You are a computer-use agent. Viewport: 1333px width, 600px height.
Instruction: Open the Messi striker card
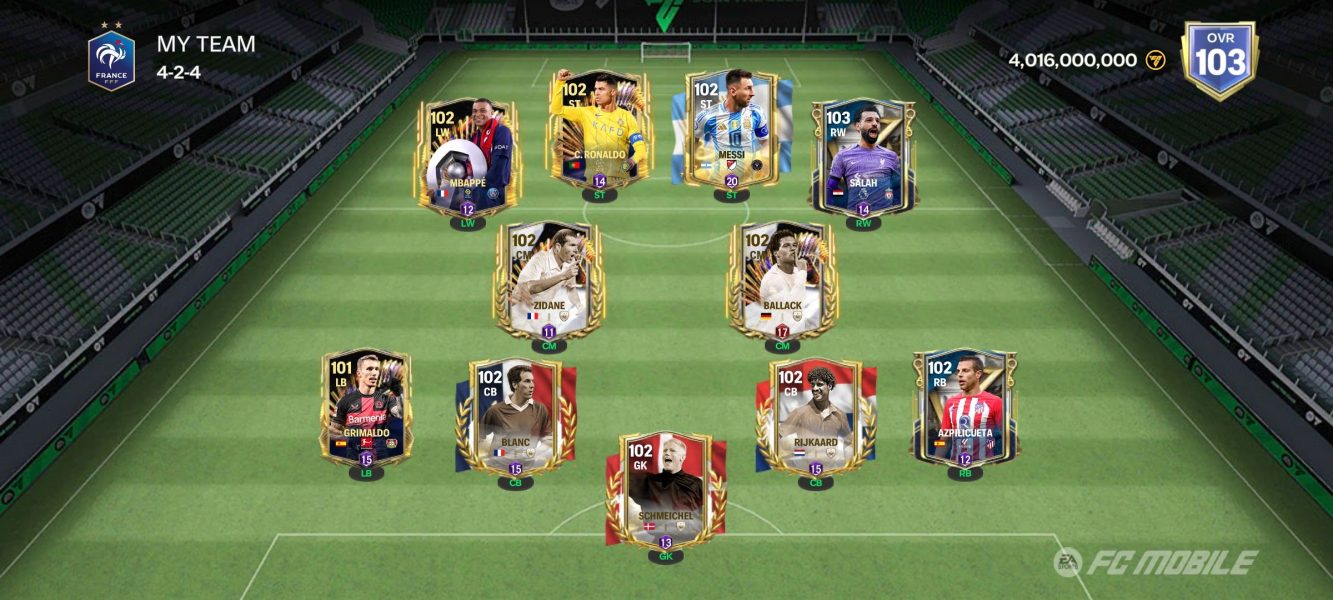click(731, 130)
